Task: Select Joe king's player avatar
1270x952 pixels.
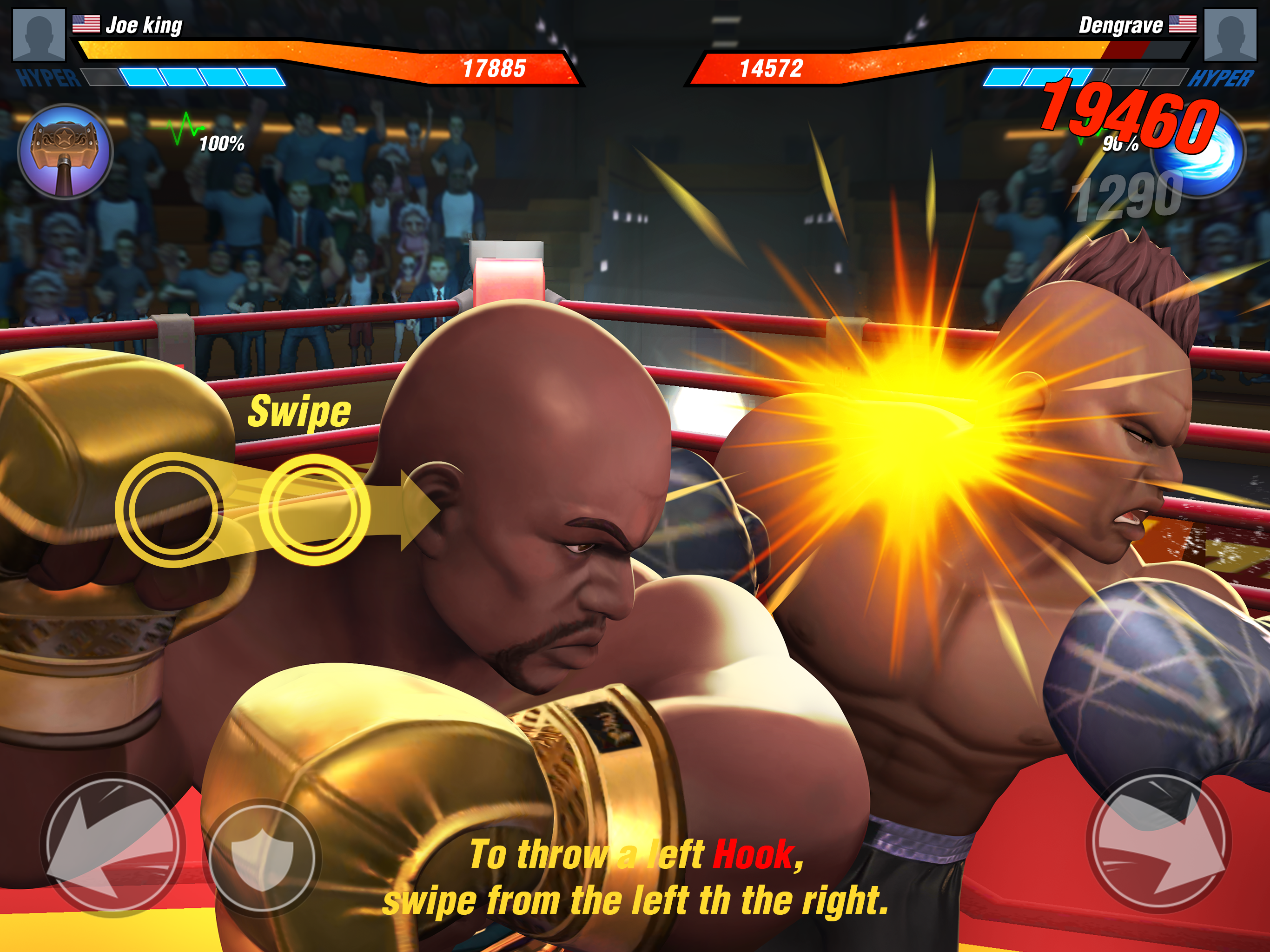Action: pos(39,34)
